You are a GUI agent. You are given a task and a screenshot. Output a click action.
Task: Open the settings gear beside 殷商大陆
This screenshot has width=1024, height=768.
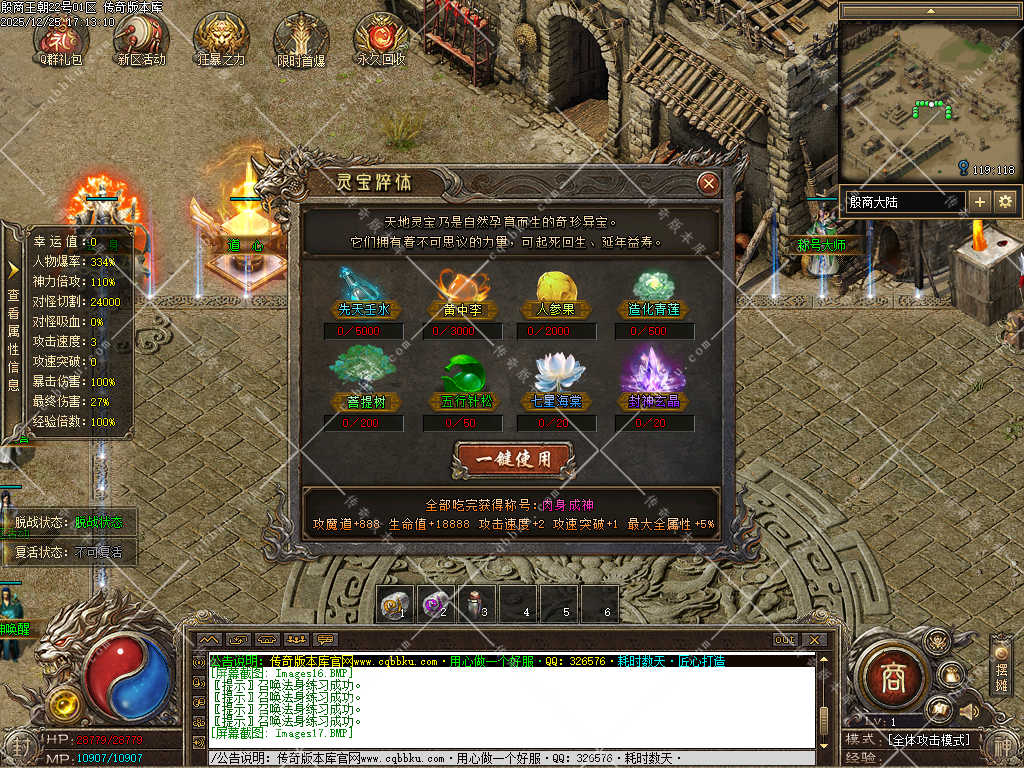1005,201
